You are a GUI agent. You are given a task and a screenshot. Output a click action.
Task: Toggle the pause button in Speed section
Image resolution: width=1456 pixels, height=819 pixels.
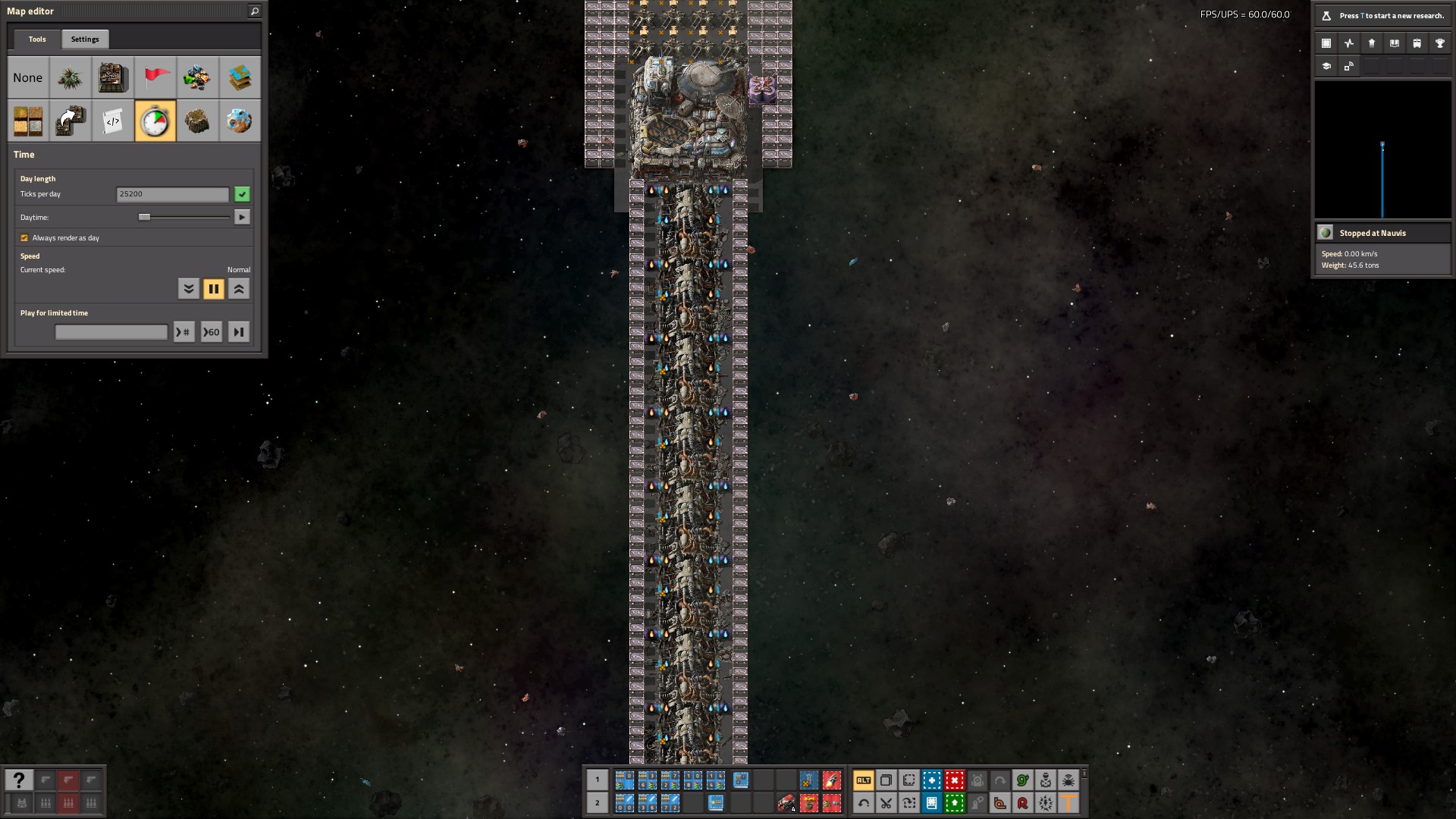click(214, 289)
